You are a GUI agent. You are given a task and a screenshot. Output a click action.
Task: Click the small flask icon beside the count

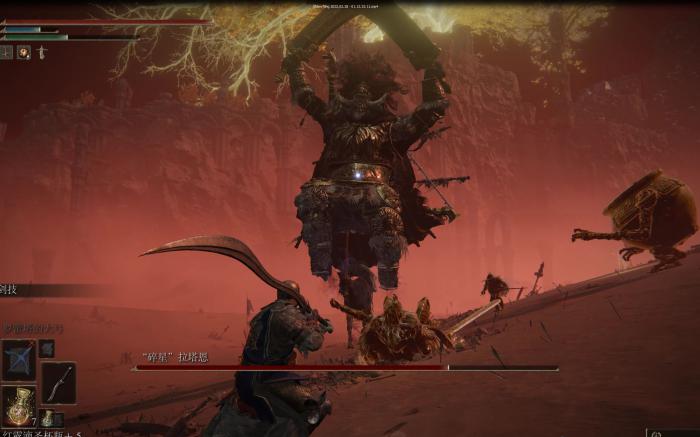pos(47,418)
